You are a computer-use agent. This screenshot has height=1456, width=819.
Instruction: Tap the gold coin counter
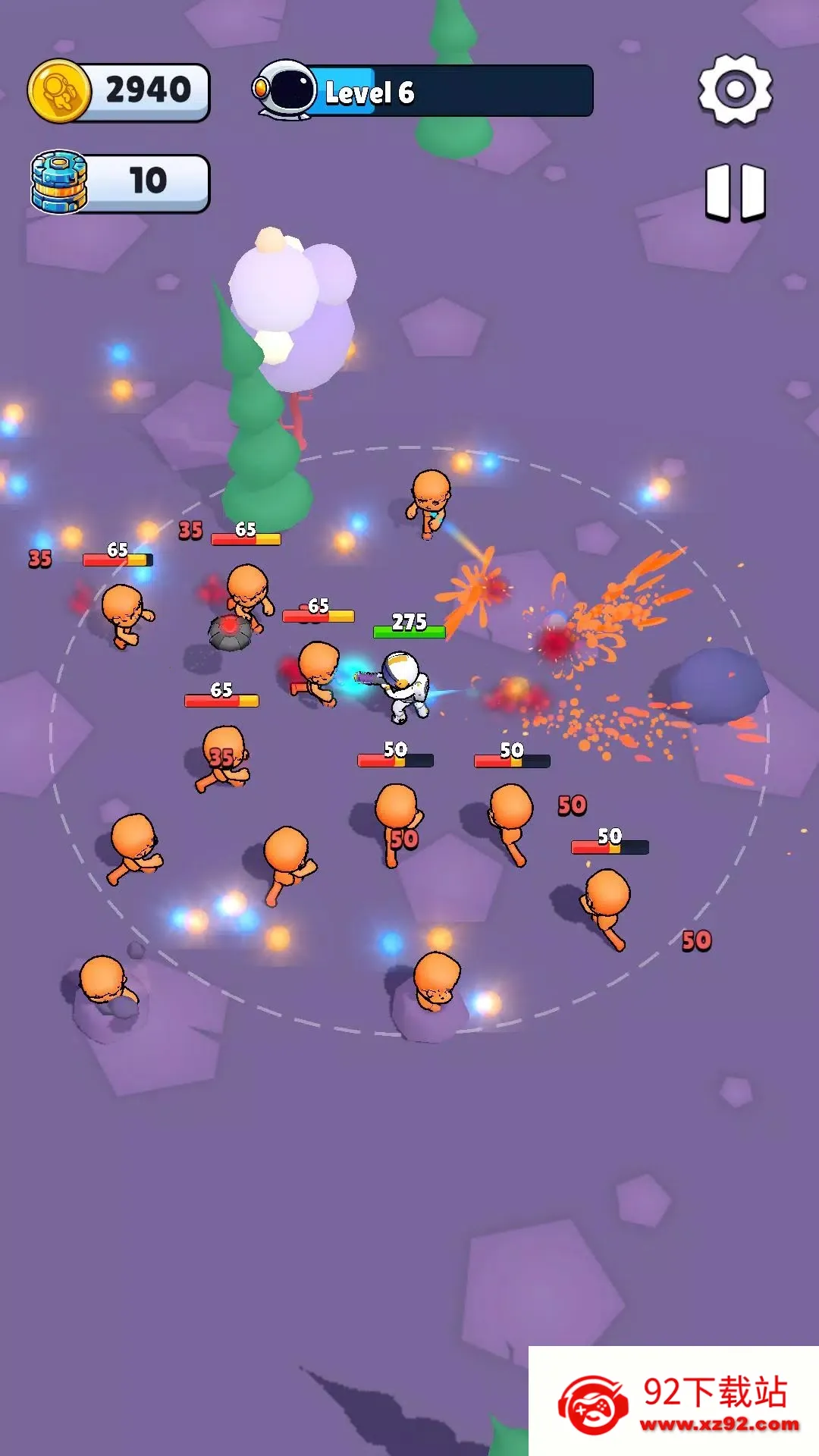click(x=119, y=91)
